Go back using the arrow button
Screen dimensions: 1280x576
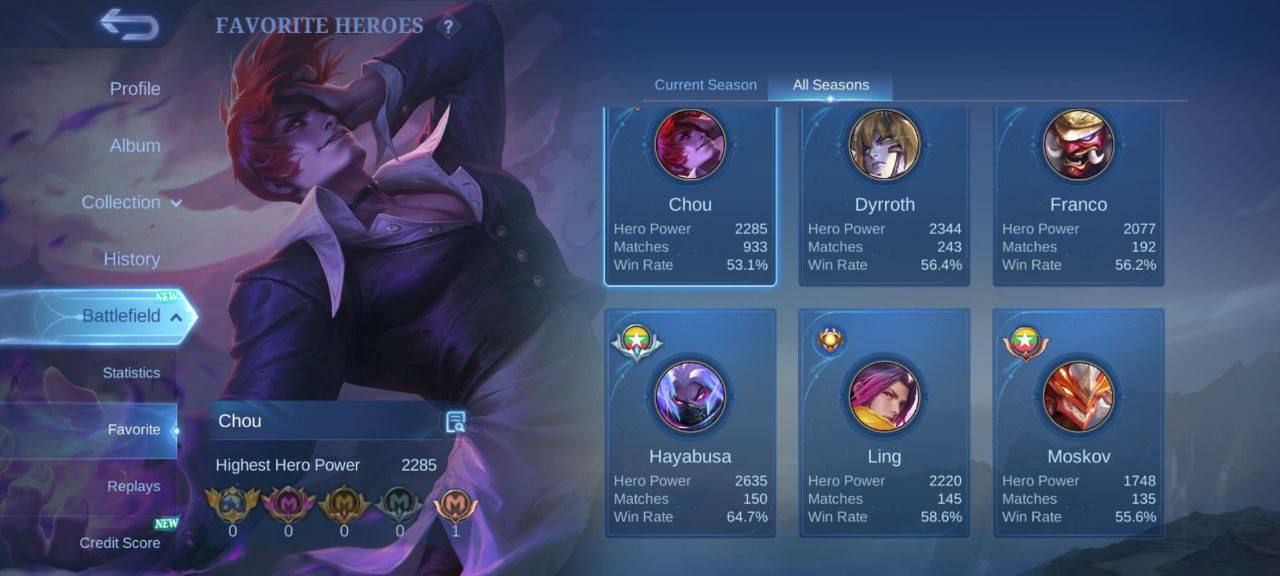tap(129, 25)
